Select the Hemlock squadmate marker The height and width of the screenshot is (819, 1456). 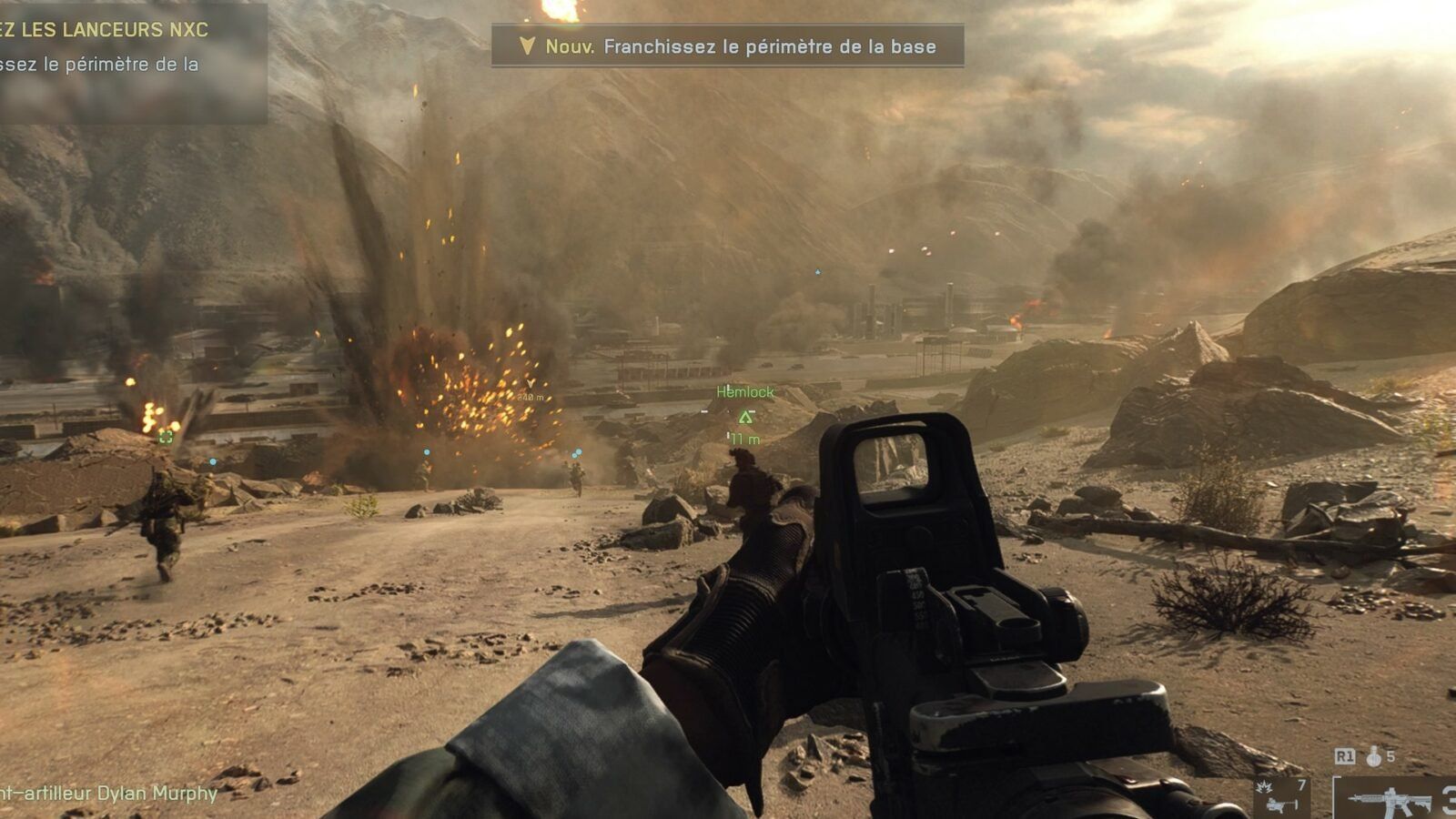coord(745,417)
